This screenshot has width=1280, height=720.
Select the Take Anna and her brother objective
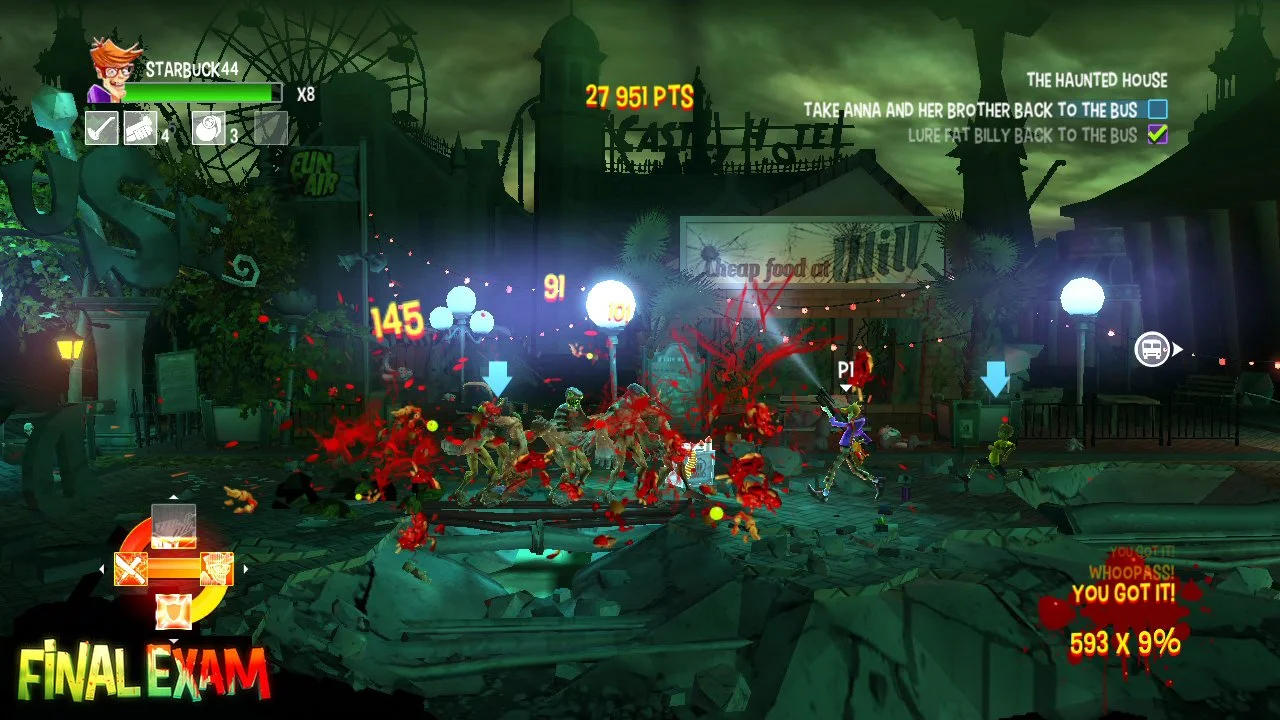click(970, 109)
